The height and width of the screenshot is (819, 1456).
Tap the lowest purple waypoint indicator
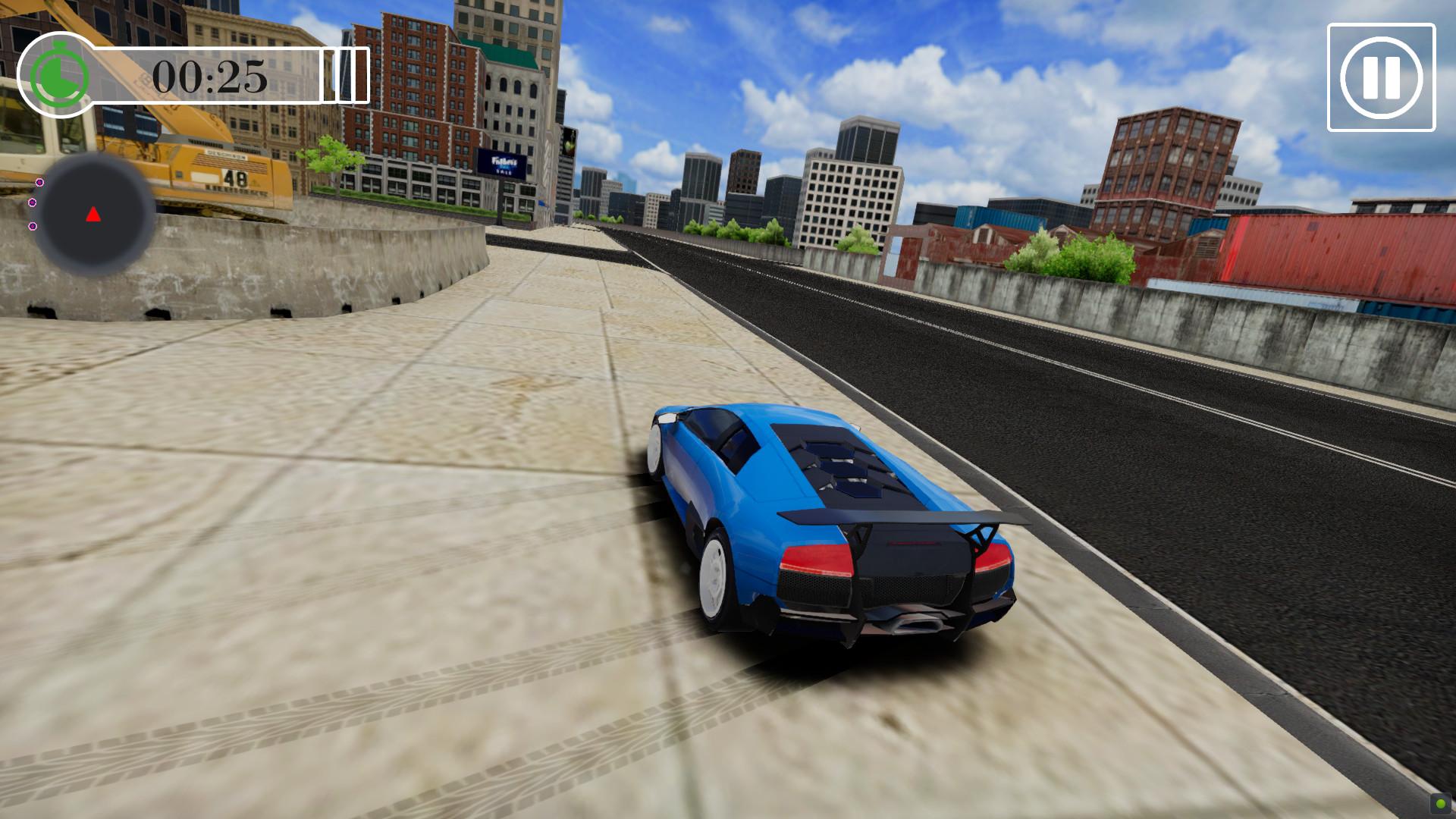33,226
